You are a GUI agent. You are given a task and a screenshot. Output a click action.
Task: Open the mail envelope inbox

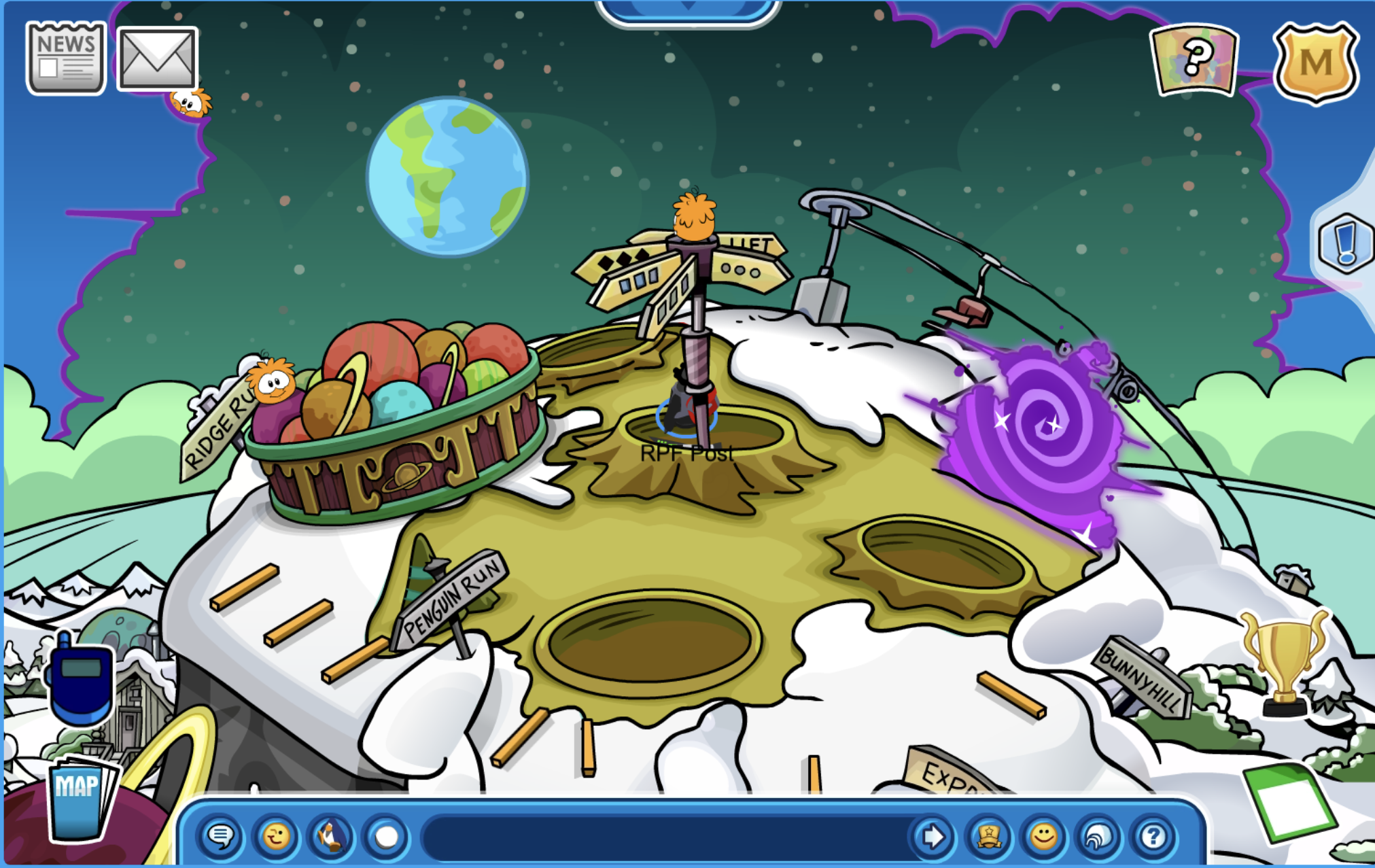pyautogui.click(x=157, y=59)
